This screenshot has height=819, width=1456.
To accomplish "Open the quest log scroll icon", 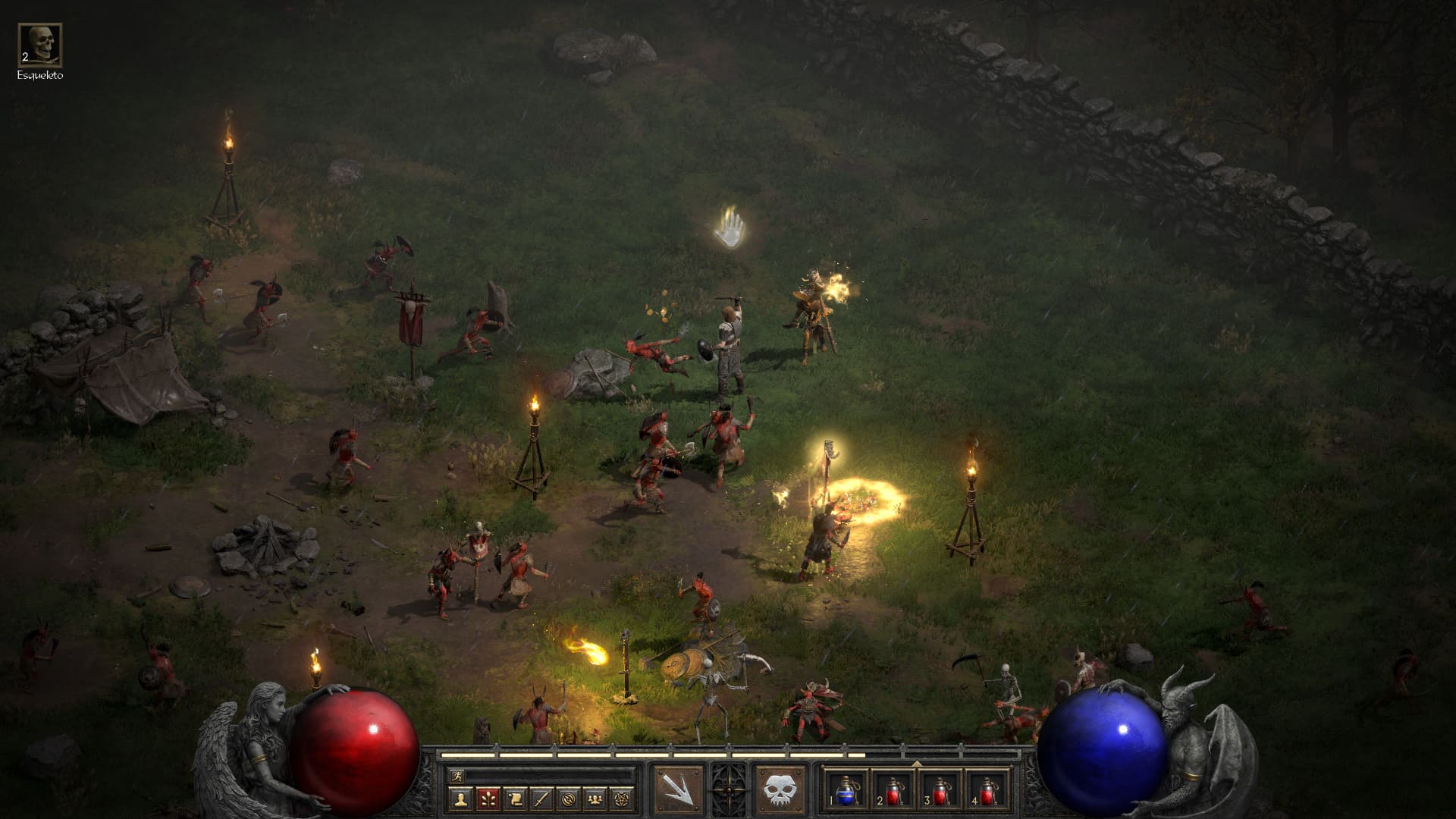I will (x=515, y=799).
